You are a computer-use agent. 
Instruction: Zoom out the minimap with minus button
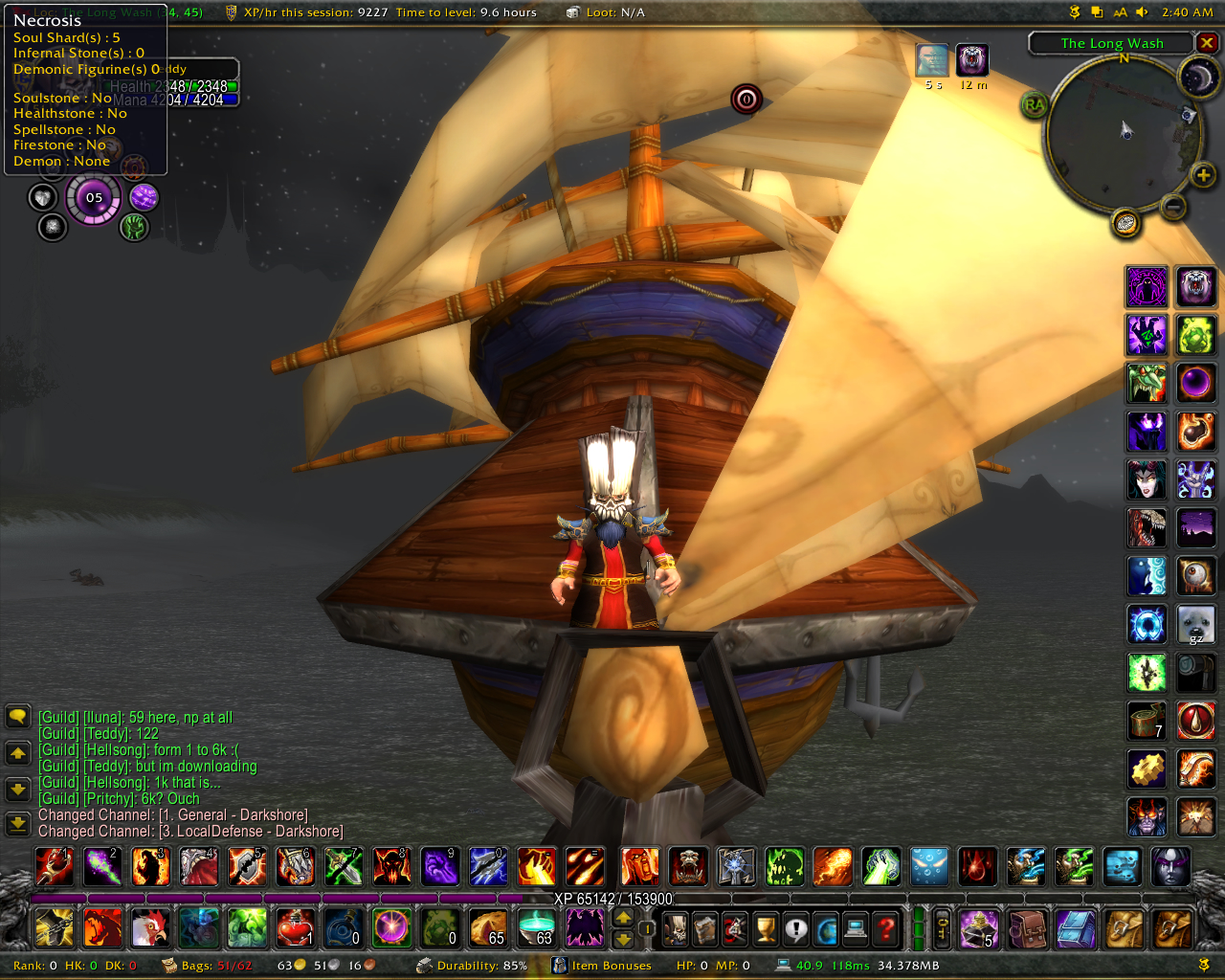1174,207
